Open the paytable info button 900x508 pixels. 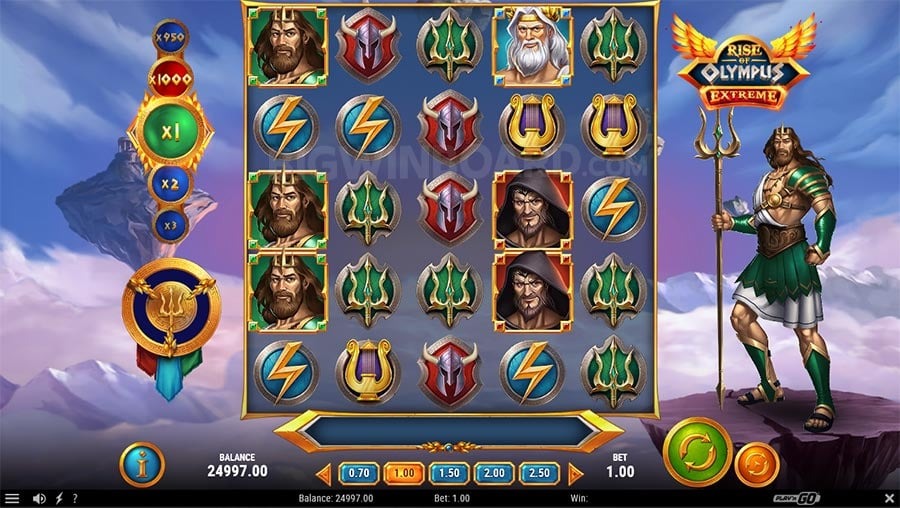(x=141, y=464)
